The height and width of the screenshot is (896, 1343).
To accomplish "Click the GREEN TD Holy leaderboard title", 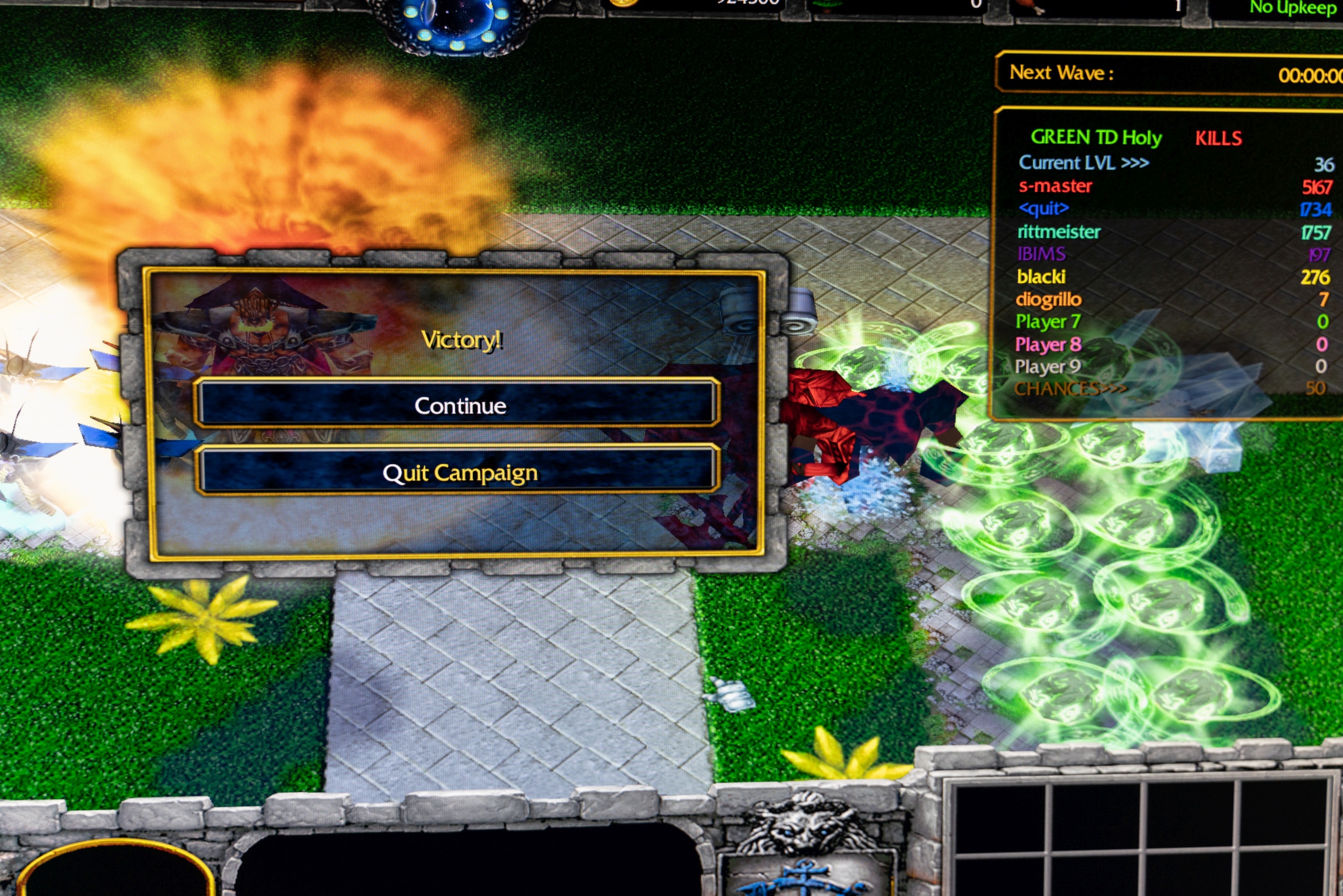I will click(1095, 138).
